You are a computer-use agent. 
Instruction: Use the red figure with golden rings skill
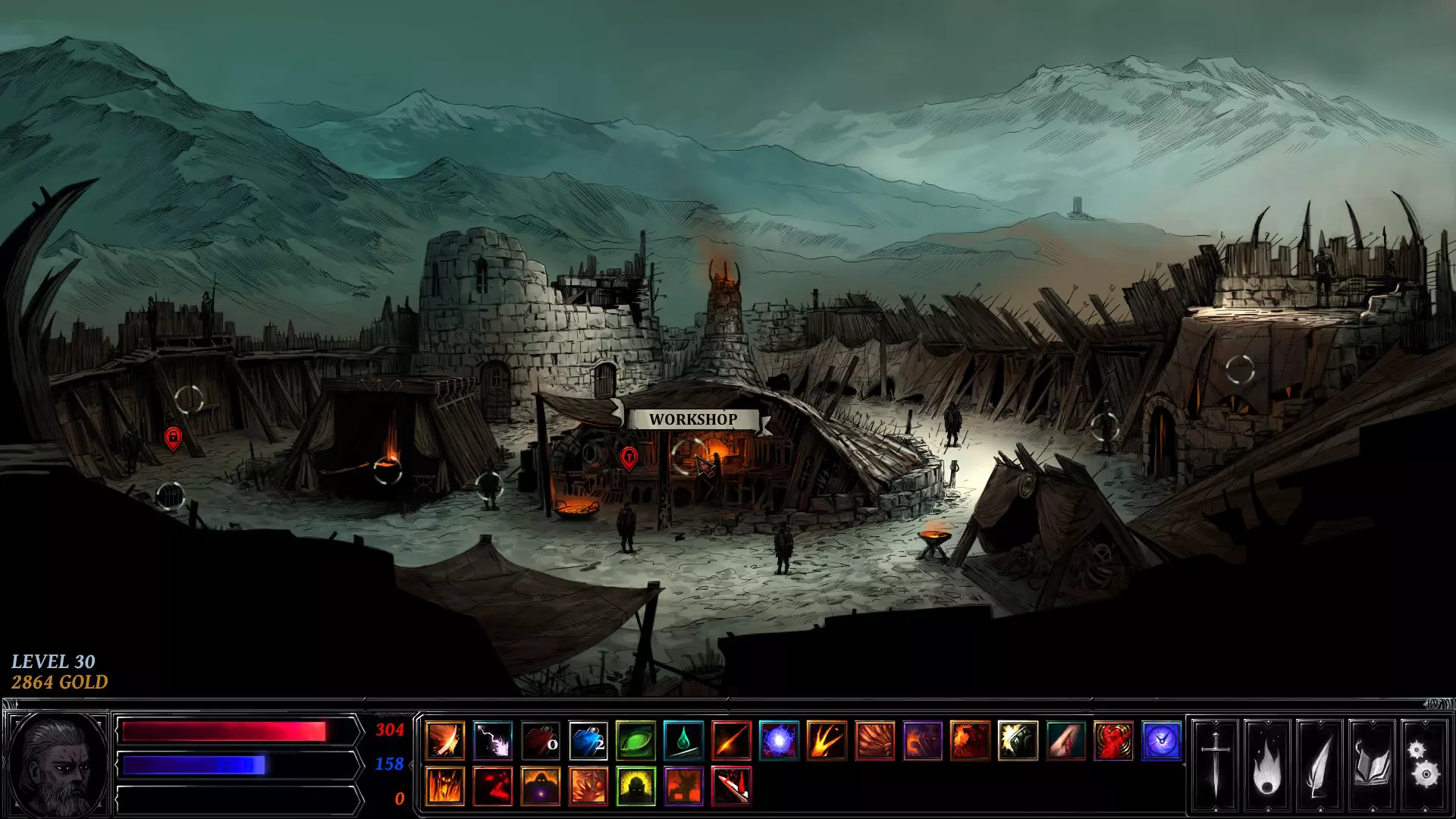pos(1114,740)
